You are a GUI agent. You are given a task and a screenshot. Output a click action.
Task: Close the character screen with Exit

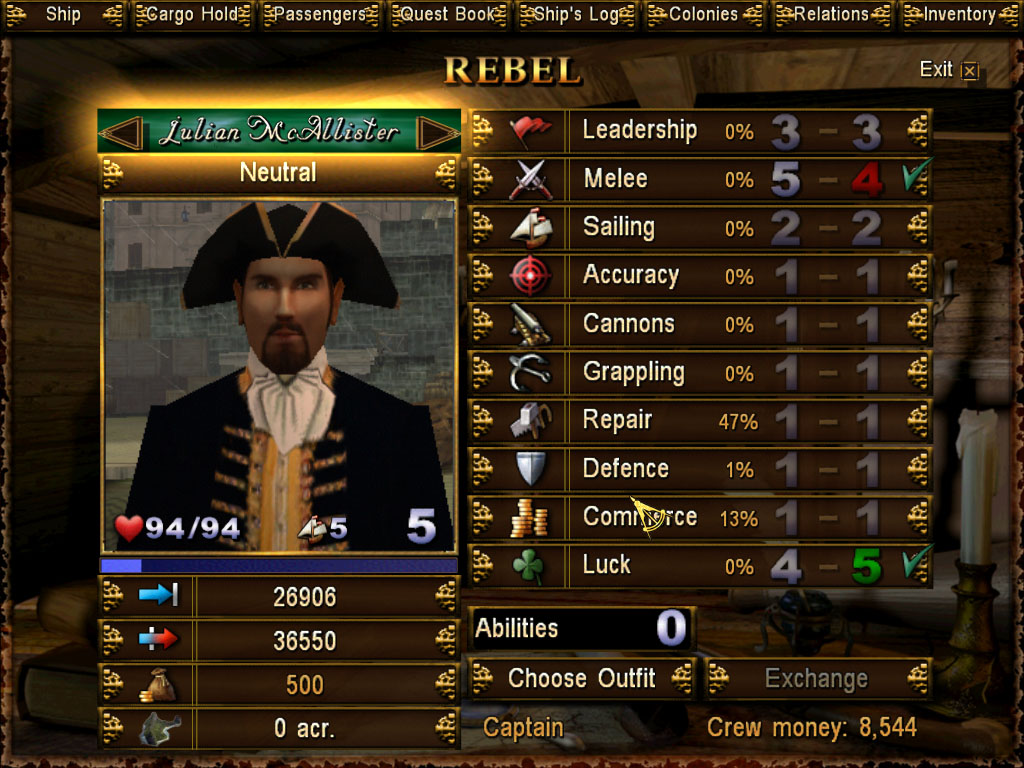(x=948, y=69)
